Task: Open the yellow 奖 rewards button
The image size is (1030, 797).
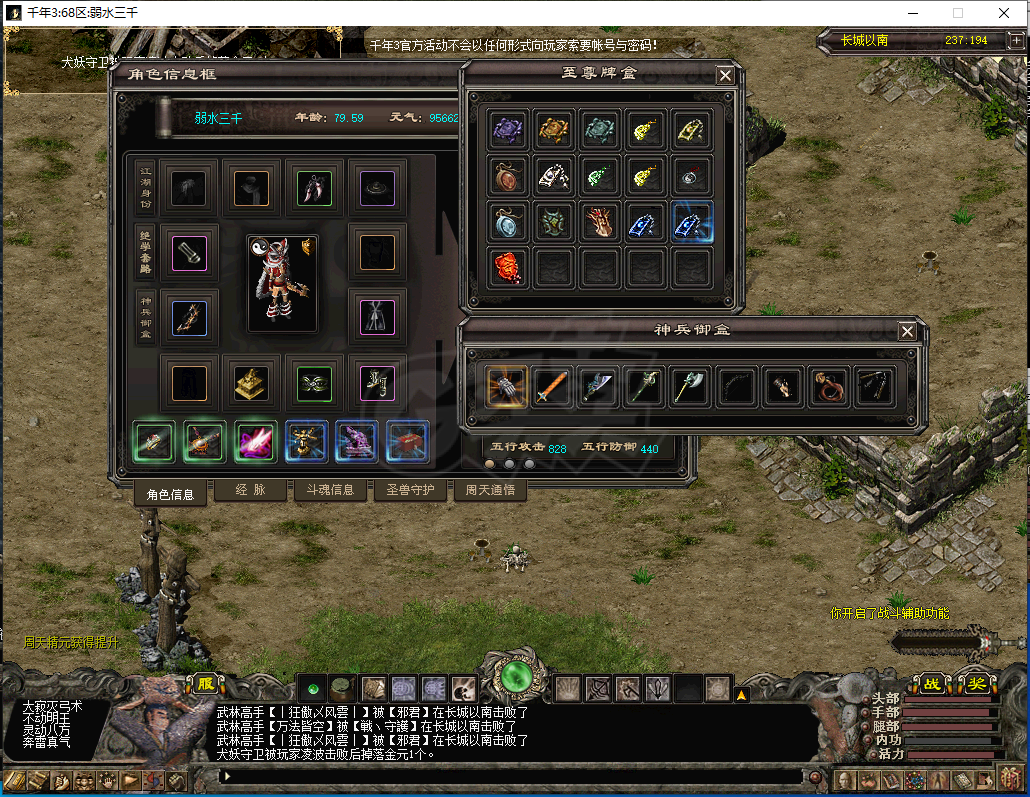Action: pos(975,685)
